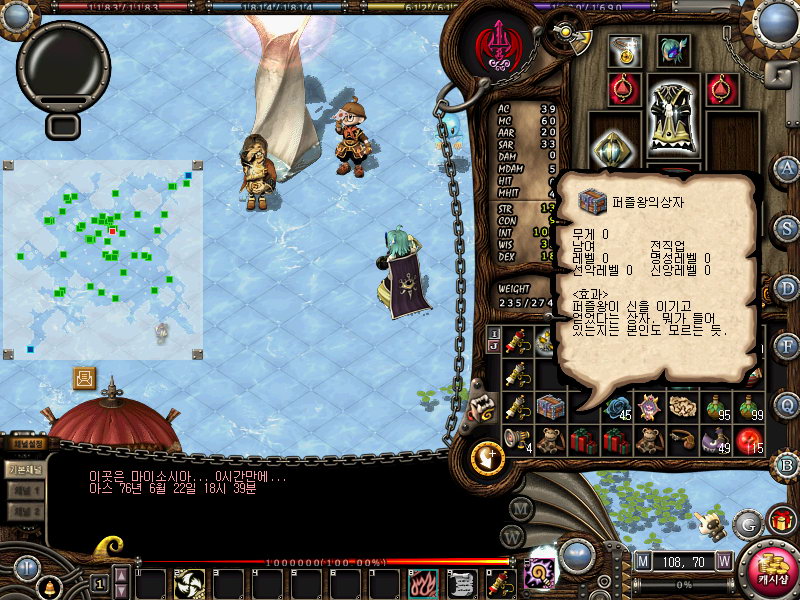
Task: Switch to the 채널 1 chat tab
Action: click(x=25, y=491)
